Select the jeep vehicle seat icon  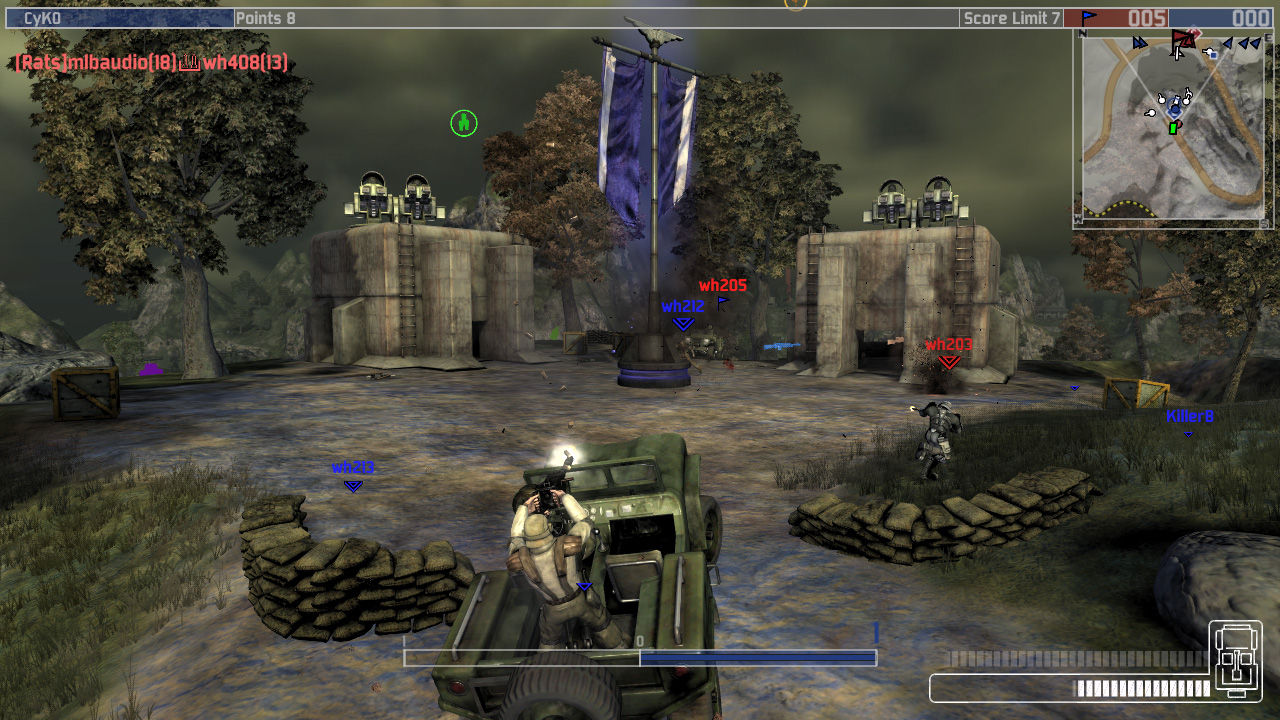point(1235,660)
